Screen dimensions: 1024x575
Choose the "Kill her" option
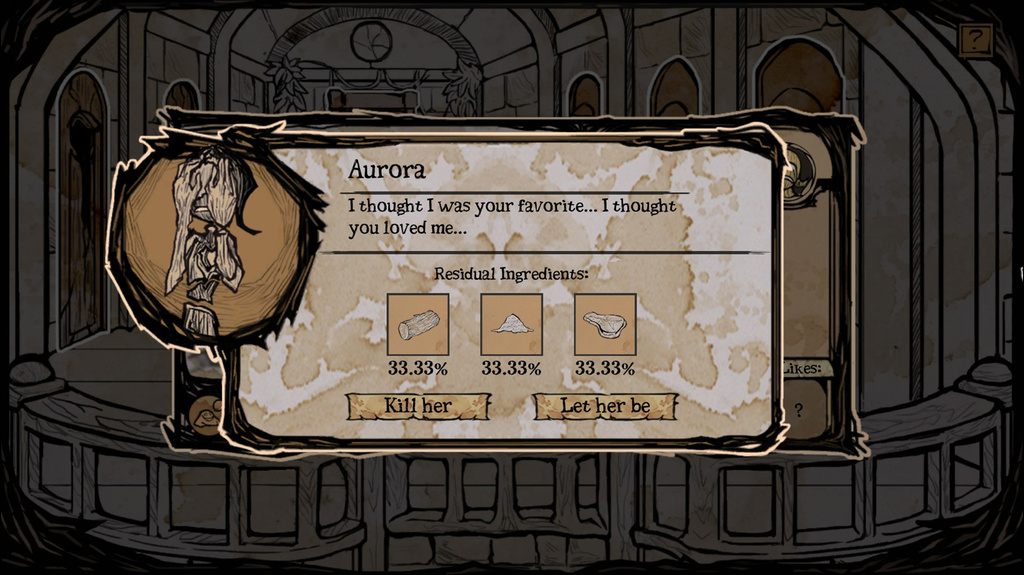point(418,406)
